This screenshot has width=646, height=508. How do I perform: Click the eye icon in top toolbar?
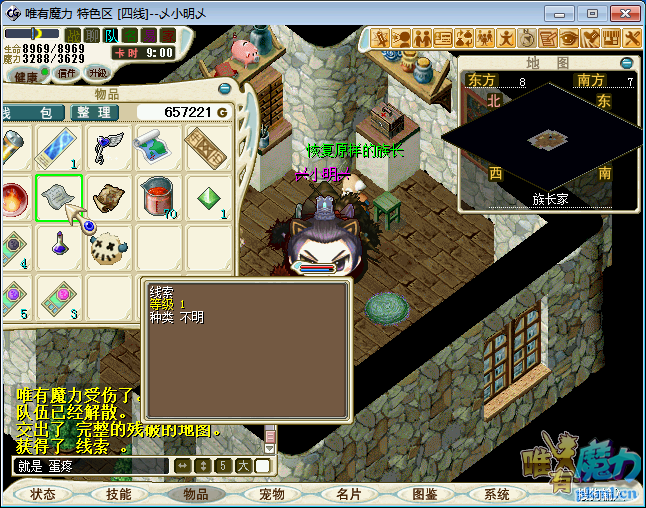point(568,38)
